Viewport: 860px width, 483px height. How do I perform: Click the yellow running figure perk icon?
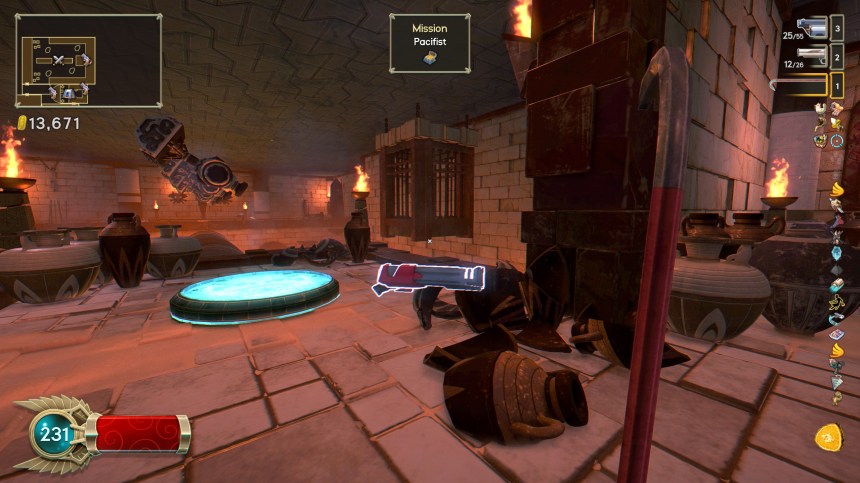click(837, 301)
